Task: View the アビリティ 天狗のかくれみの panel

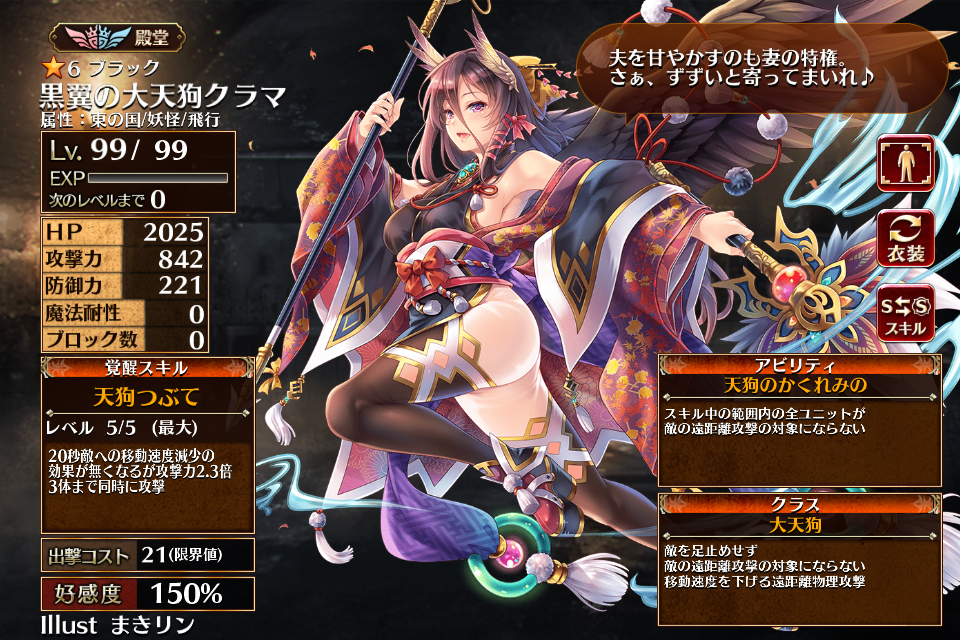Action: [800, 420]
